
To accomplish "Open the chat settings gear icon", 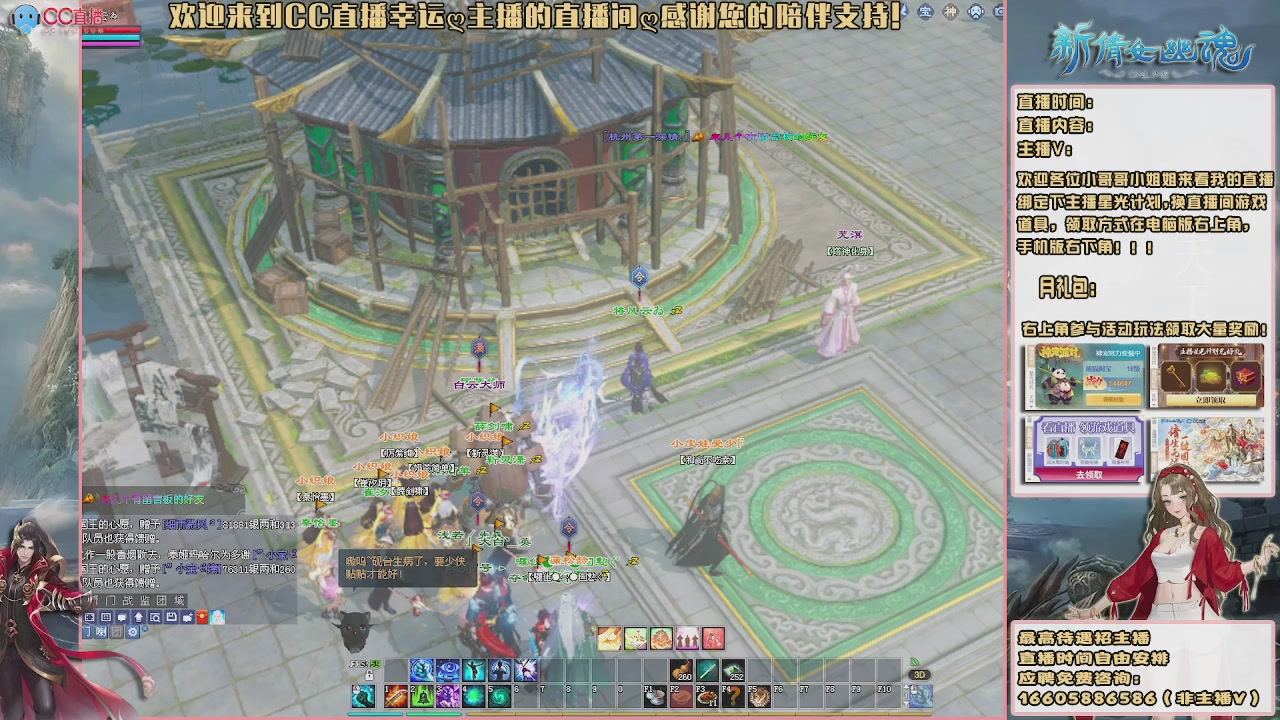I will pyautogui.click(x=132, y=632).
